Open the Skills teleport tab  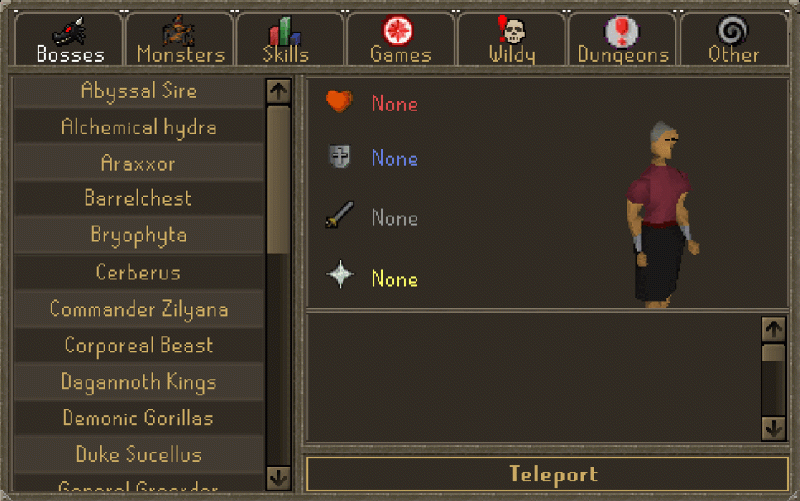[286, 41]
